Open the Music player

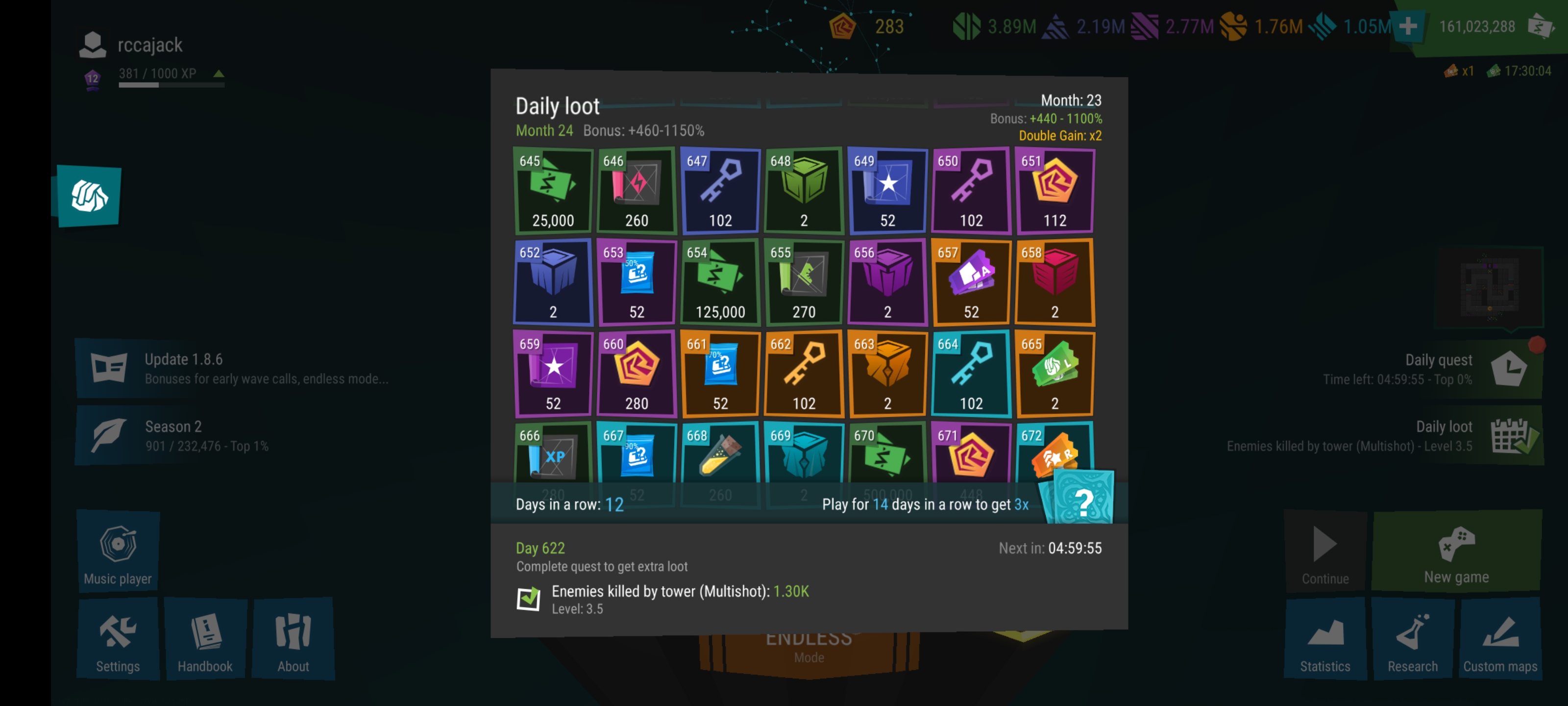tap(118, 551)
